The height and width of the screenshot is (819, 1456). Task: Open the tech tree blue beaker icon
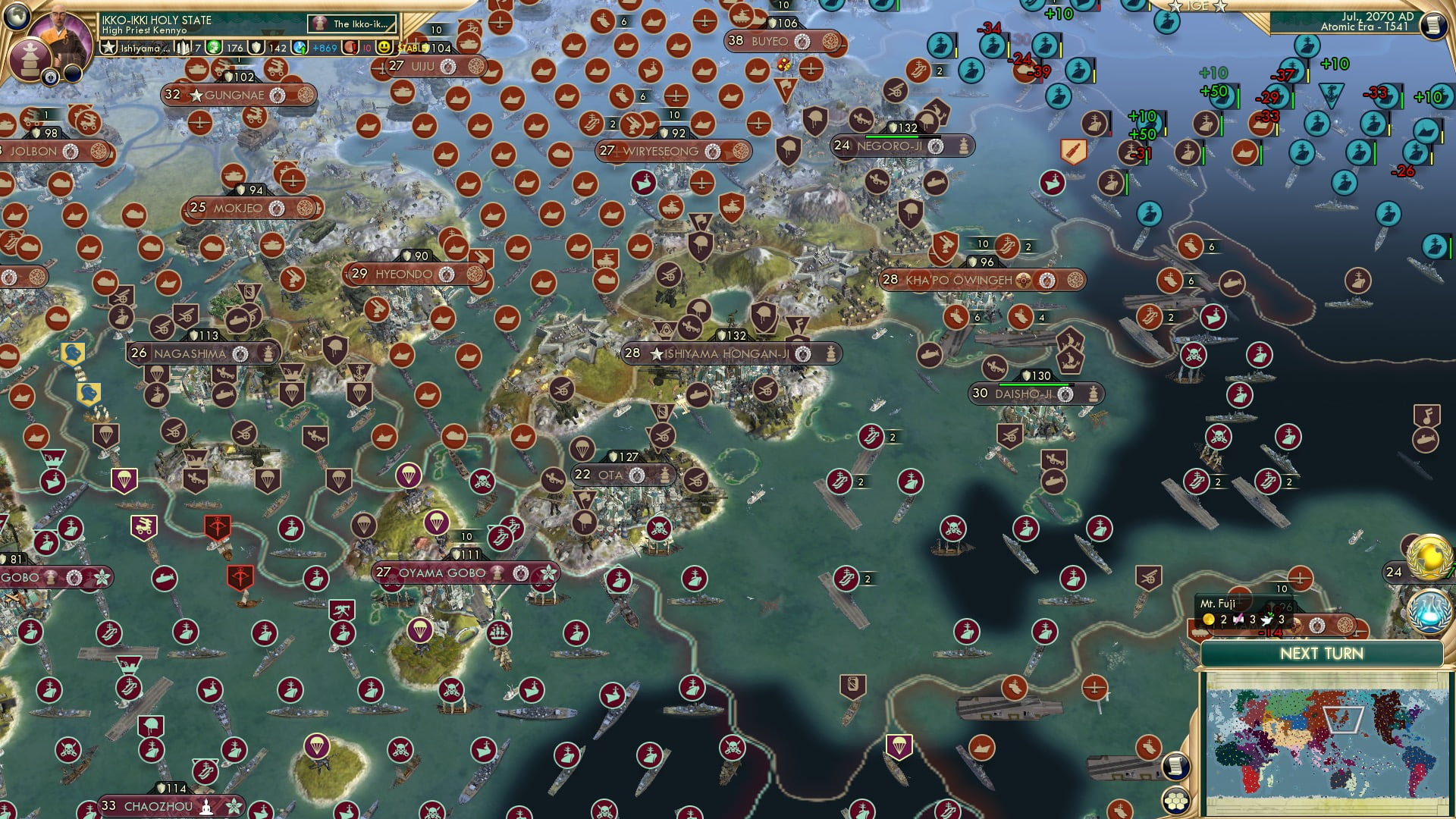click(x=1427, y=611)
